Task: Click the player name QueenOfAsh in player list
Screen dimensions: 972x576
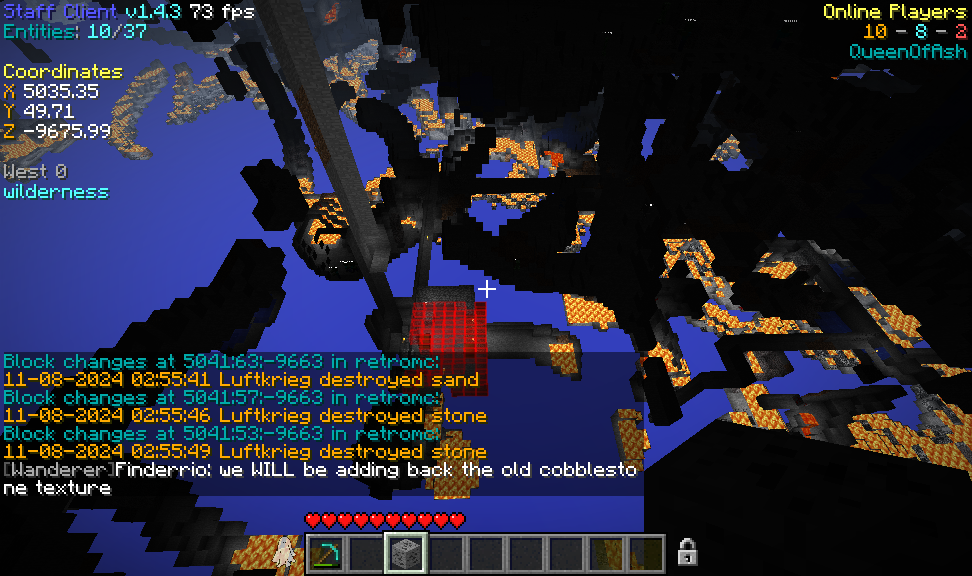Action: 908,51
